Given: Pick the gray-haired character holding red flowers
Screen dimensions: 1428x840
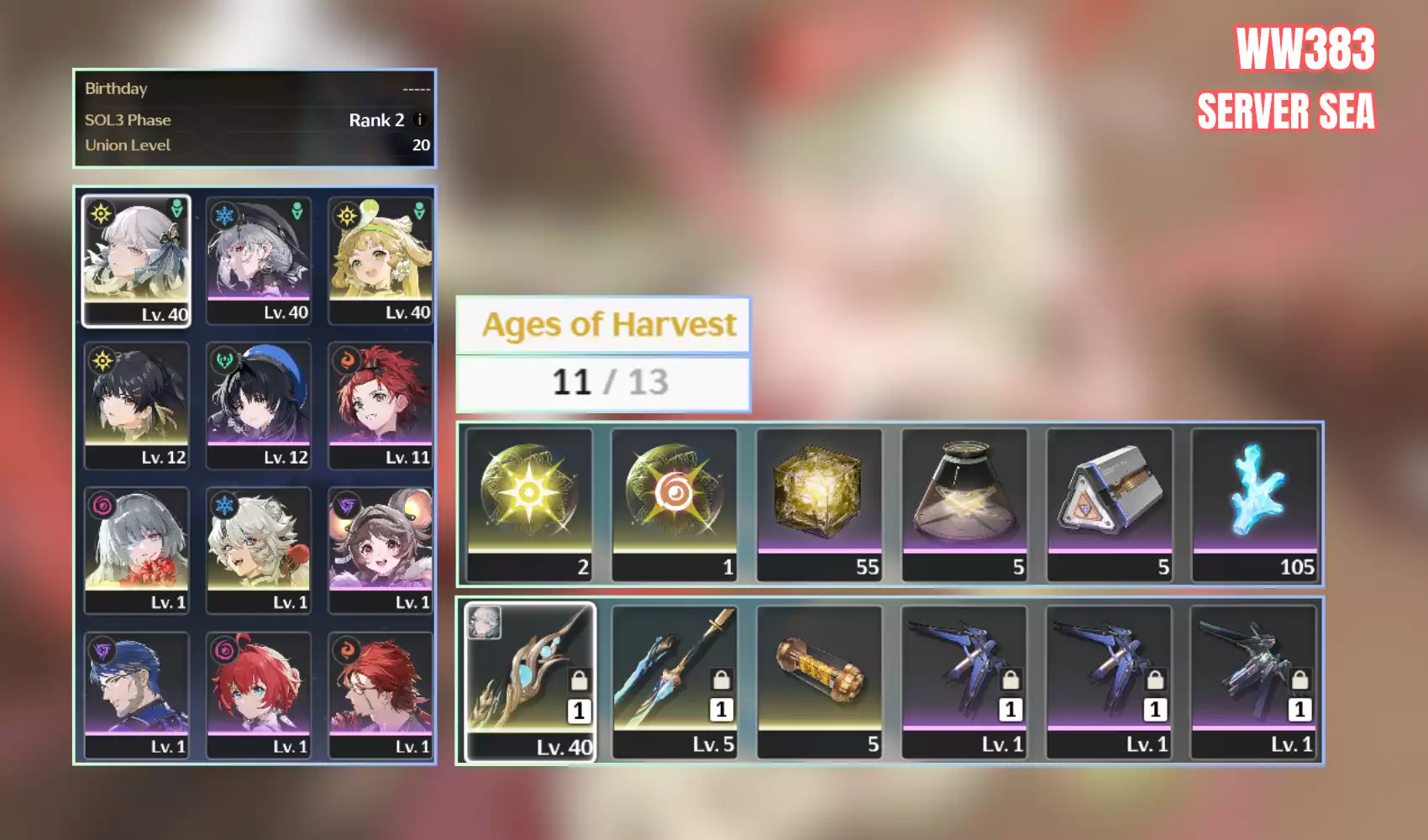Looking at the screenshot, I should tap(136, 550).
